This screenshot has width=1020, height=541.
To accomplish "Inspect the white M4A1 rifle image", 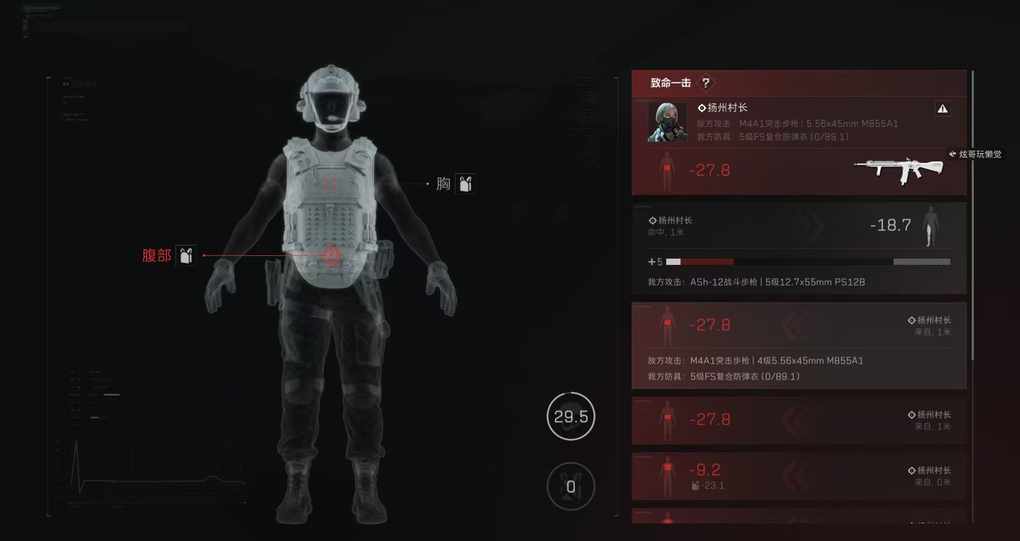I will pyautogui.click(x=897, y=167).
